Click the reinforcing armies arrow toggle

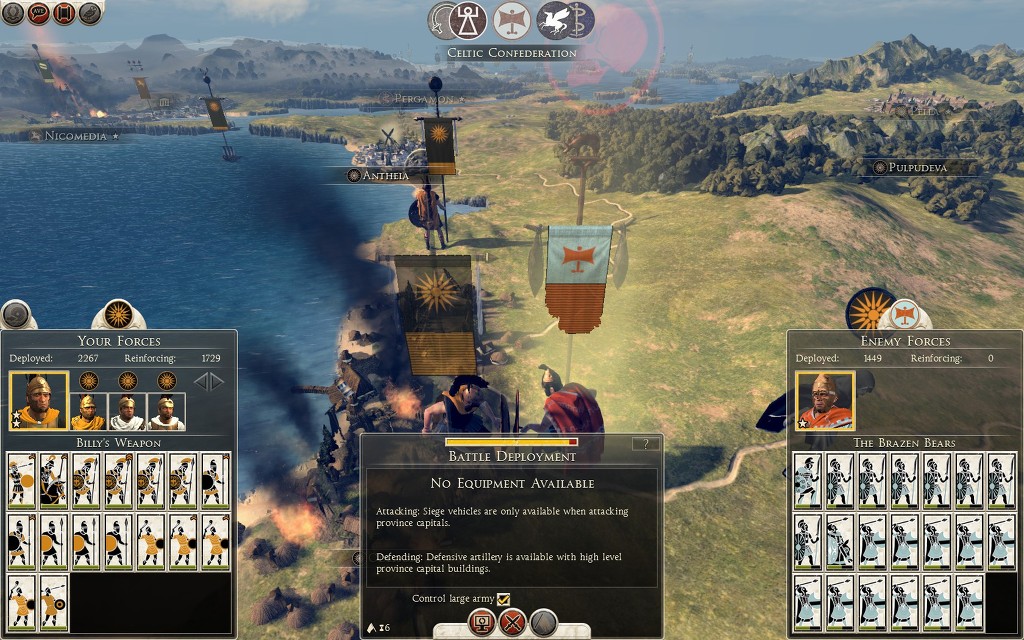click(x=208, y=381)
